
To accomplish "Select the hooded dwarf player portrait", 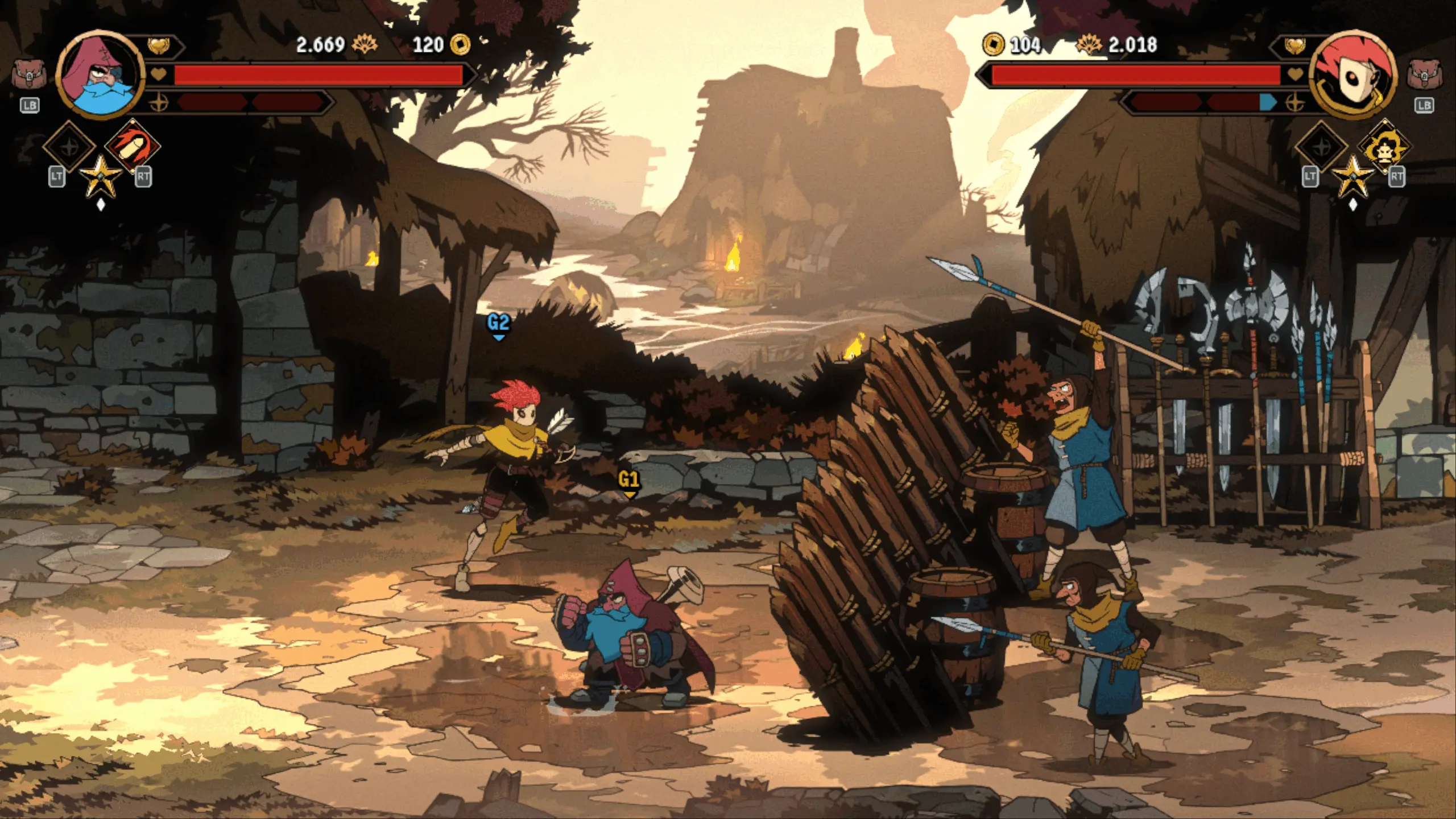I will click(101, 75).
